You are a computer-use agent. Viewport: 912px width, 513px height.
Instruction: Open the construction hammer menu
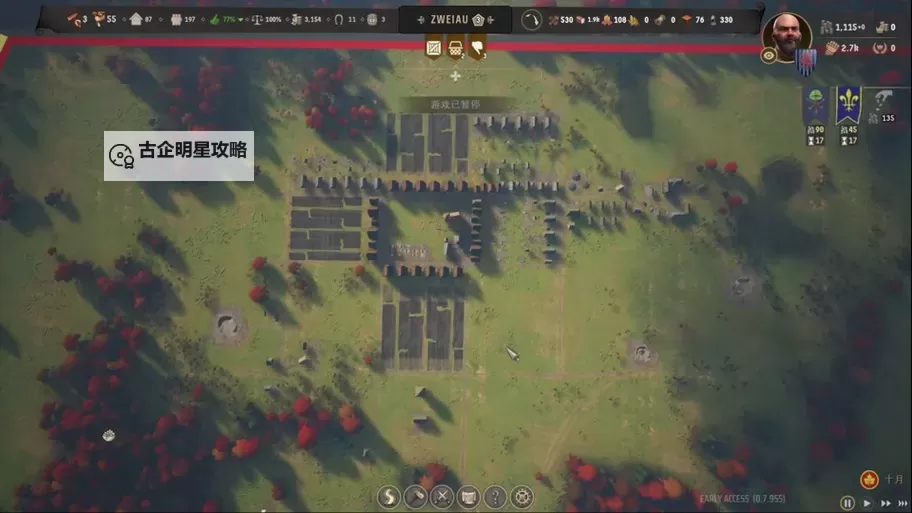[x=415, y=497]
